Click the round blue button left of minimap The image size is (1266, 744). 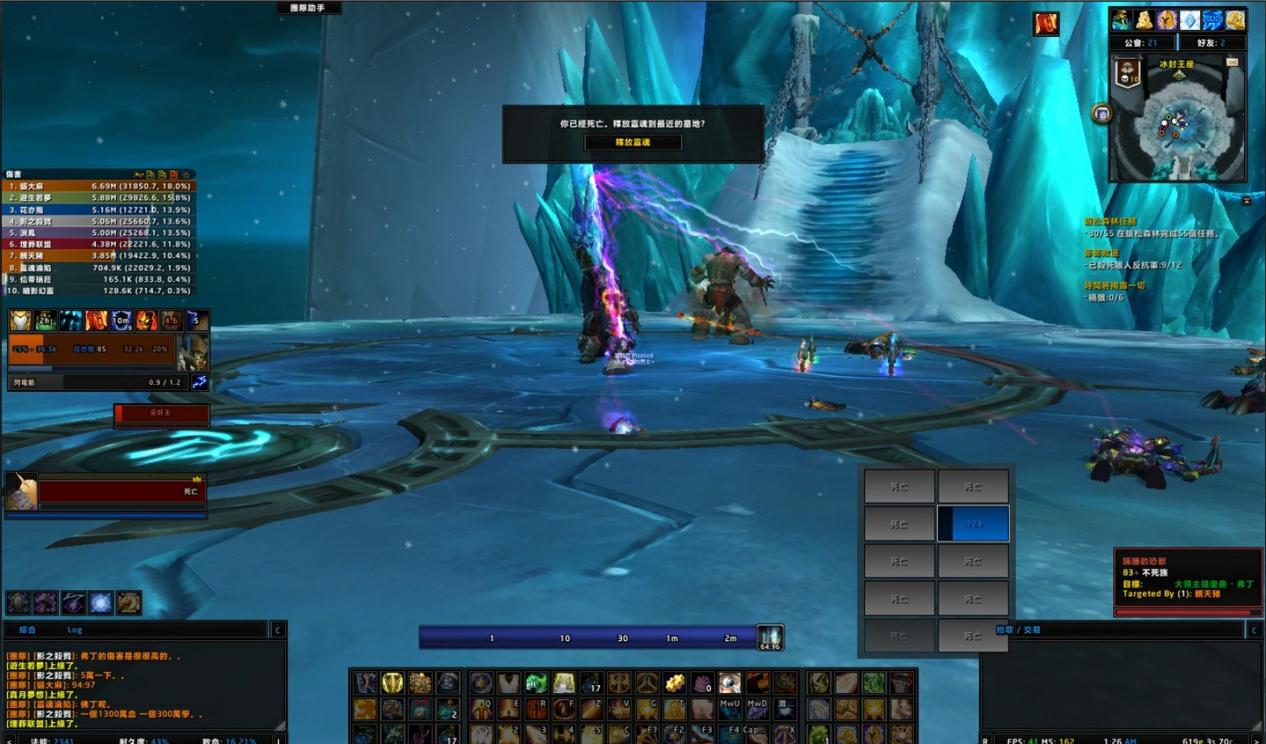tap(1102, 114)
